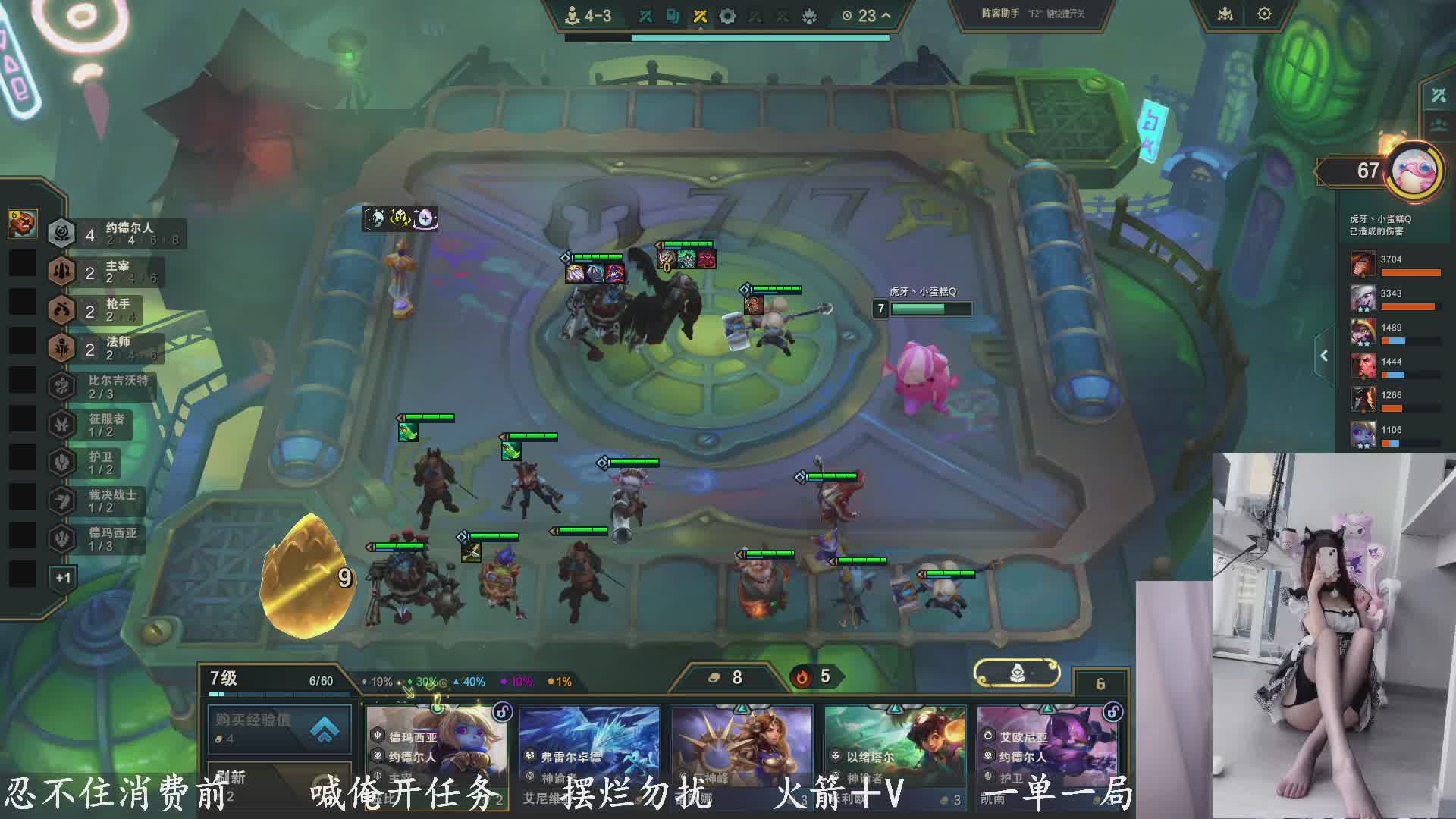Collapse the damage panel with the arrow

coord(1324,356)
